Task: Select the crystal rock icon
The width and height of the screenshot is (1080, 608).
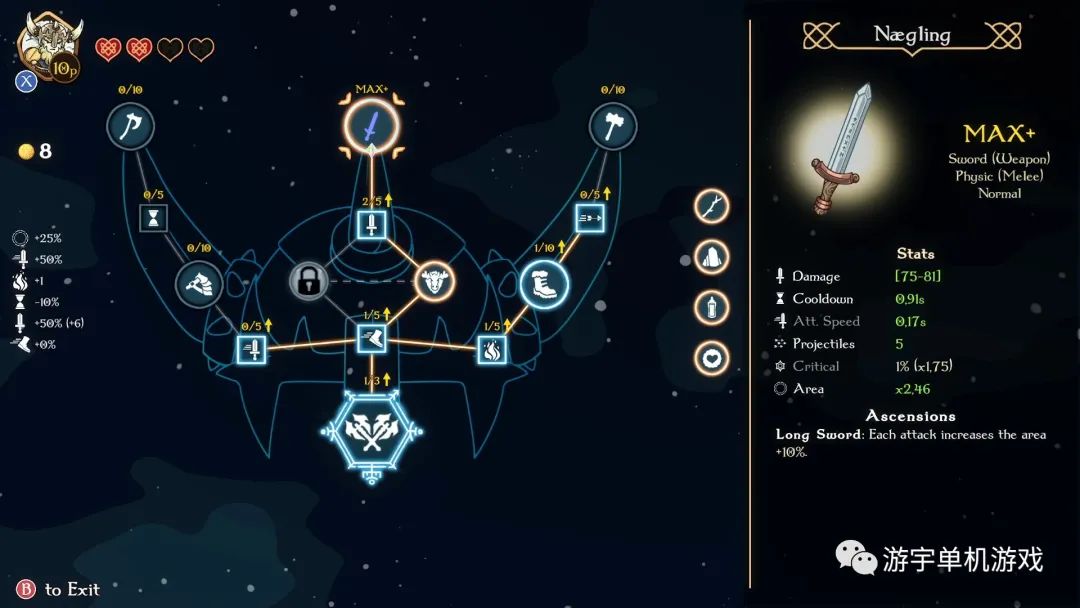Action: tap(711, 257)
